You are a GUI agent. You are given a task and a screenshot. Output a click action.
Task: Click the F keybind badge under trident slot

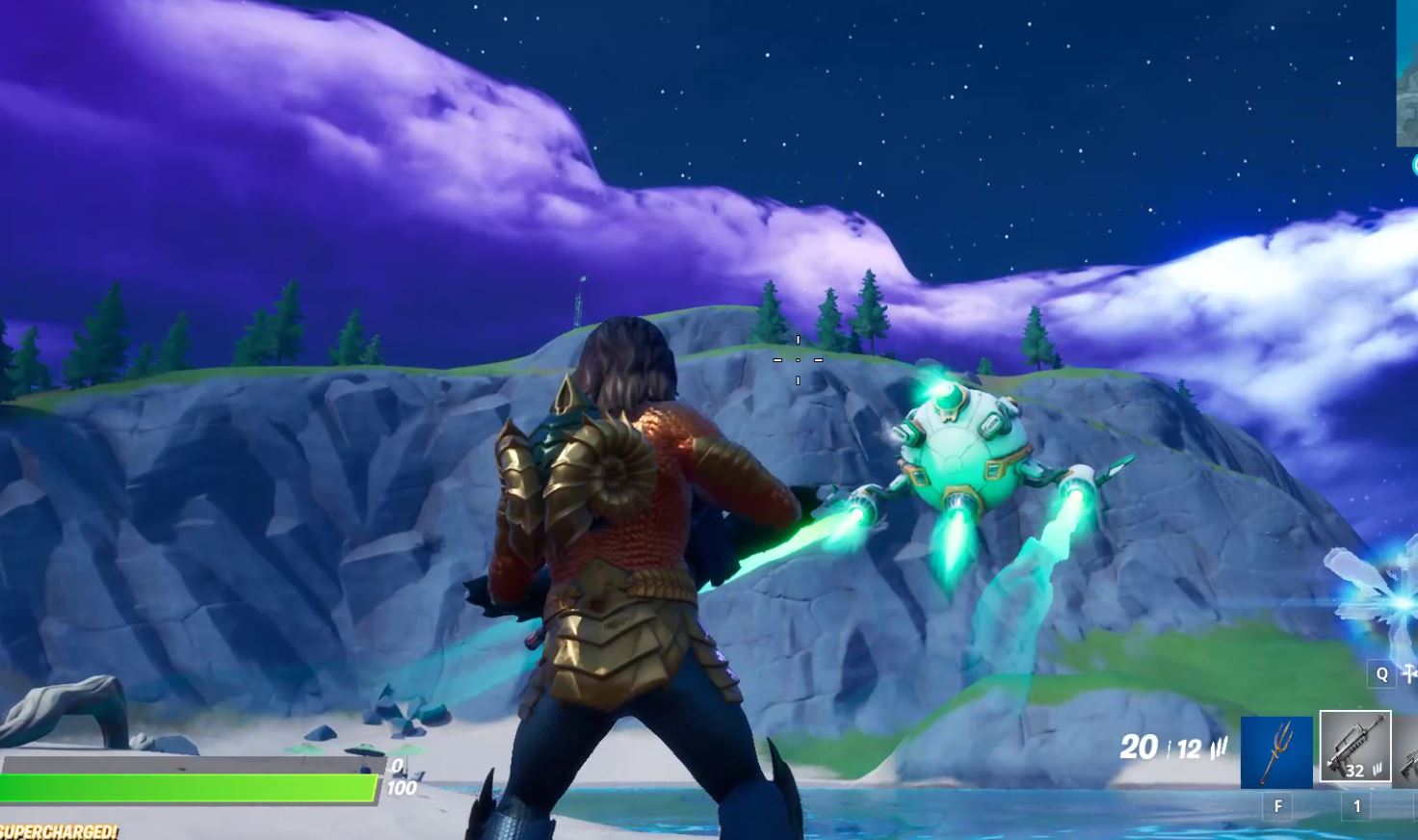[x=1277, y=805]
